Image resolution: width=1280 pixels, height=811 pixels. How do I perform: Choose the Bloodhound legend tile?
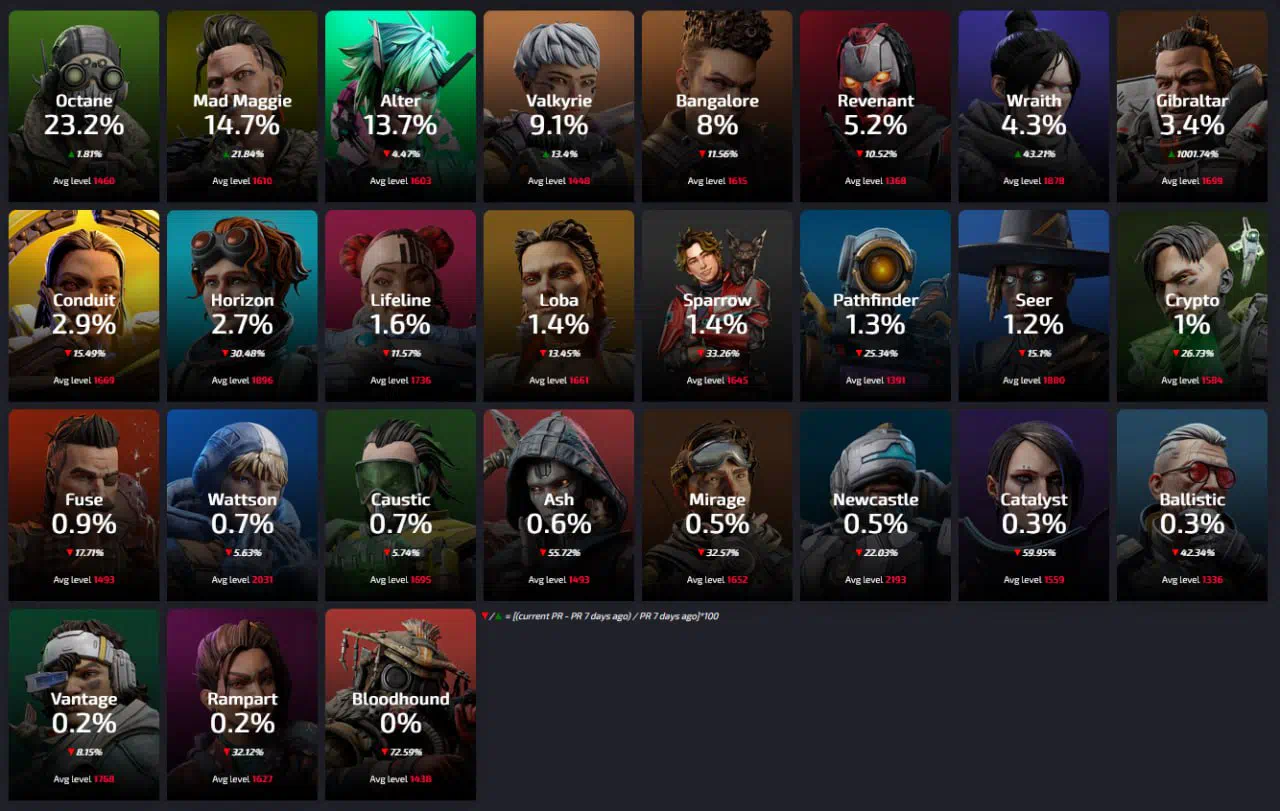coord(400,704)
